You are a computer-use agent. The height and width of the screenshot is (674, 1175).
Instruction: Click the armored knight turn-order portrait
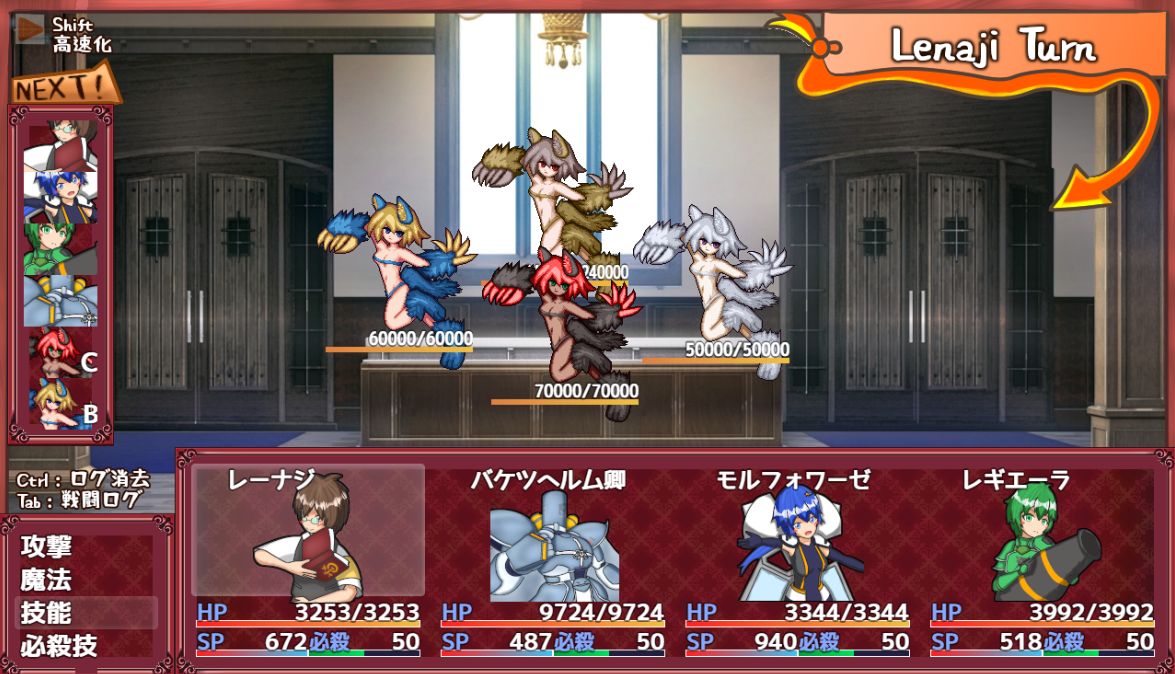pyautogui.click(x=60, y=300)
